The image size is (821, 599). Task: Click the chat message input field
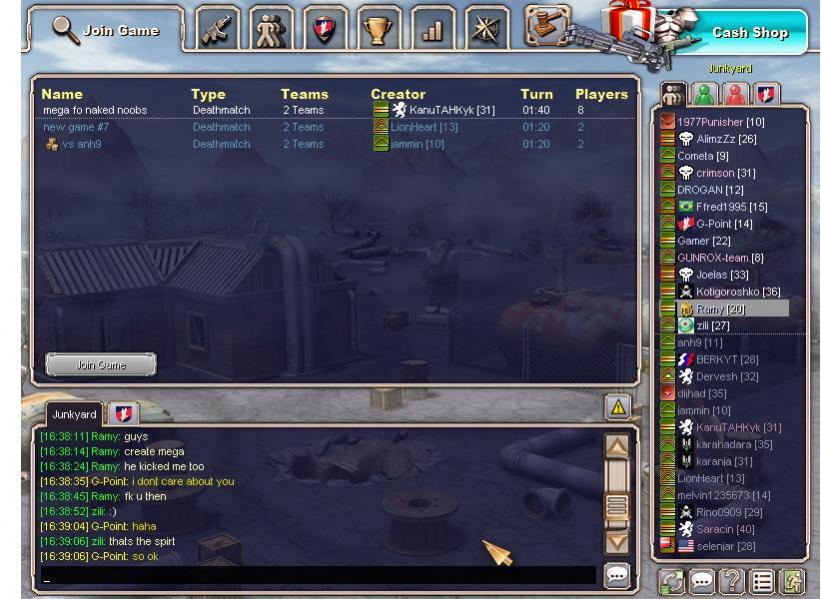315,577
